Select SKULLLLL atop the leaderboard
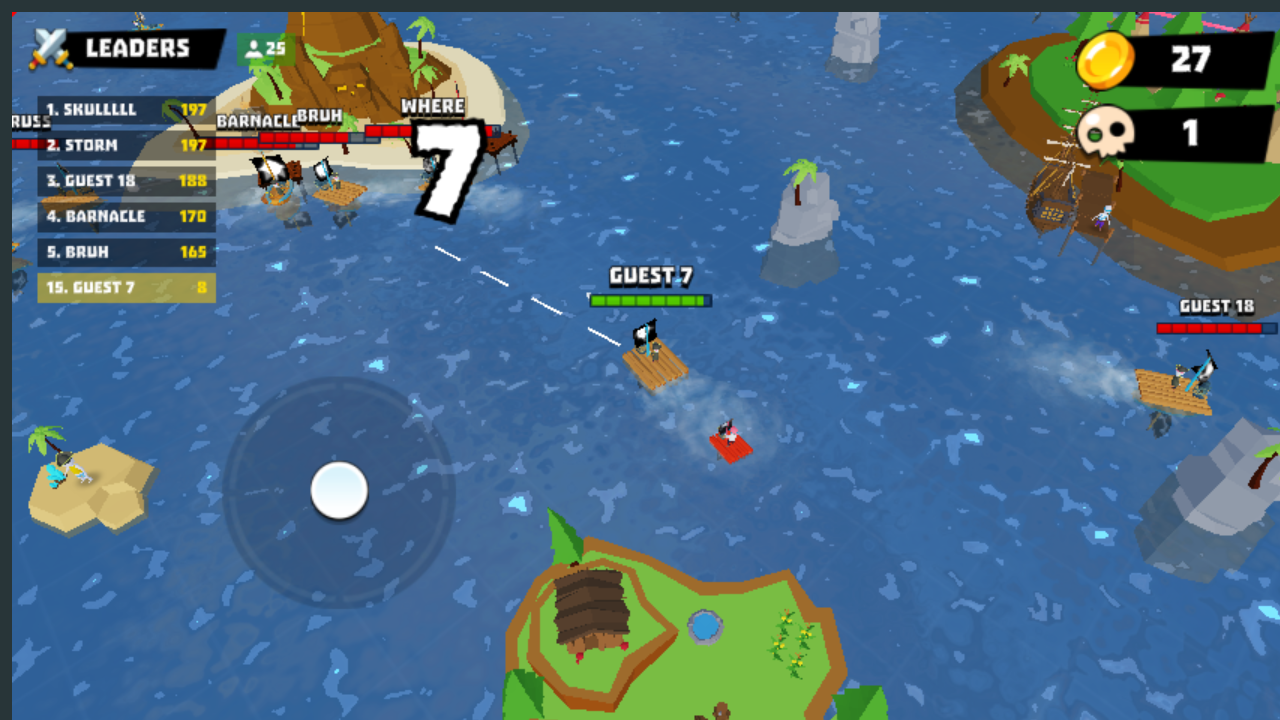 click(90, 110)
